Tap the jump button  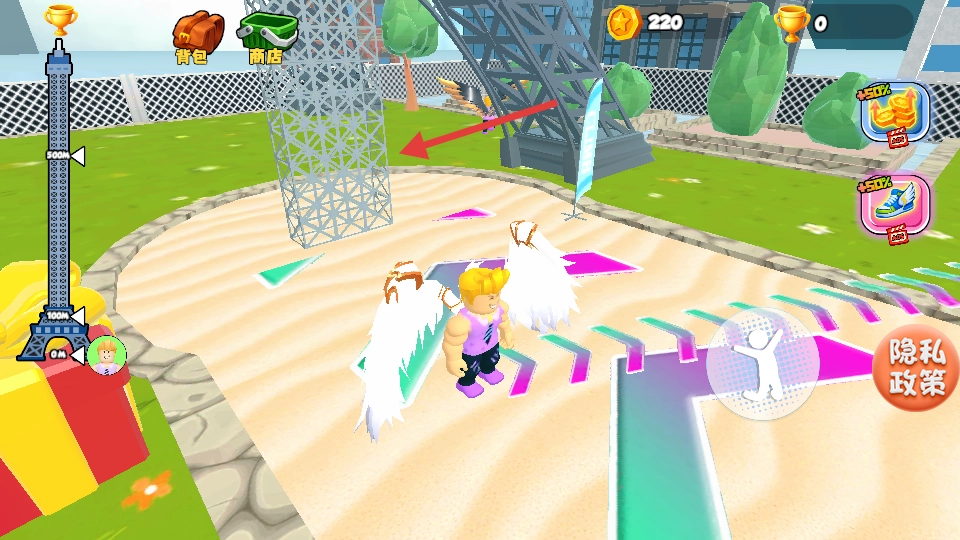762,365
